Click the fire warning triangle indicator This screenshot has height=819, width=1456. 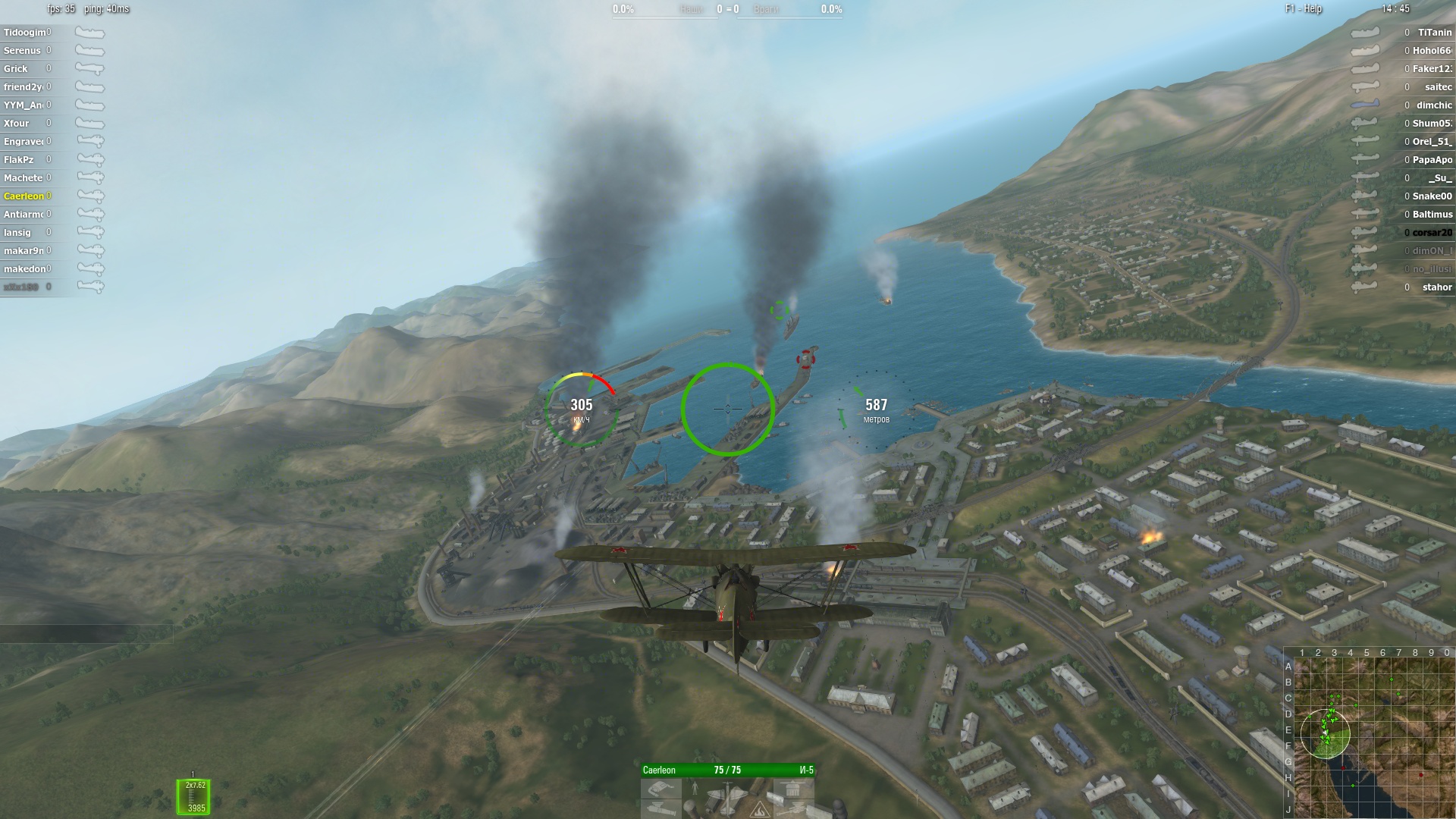pos(760,811)
